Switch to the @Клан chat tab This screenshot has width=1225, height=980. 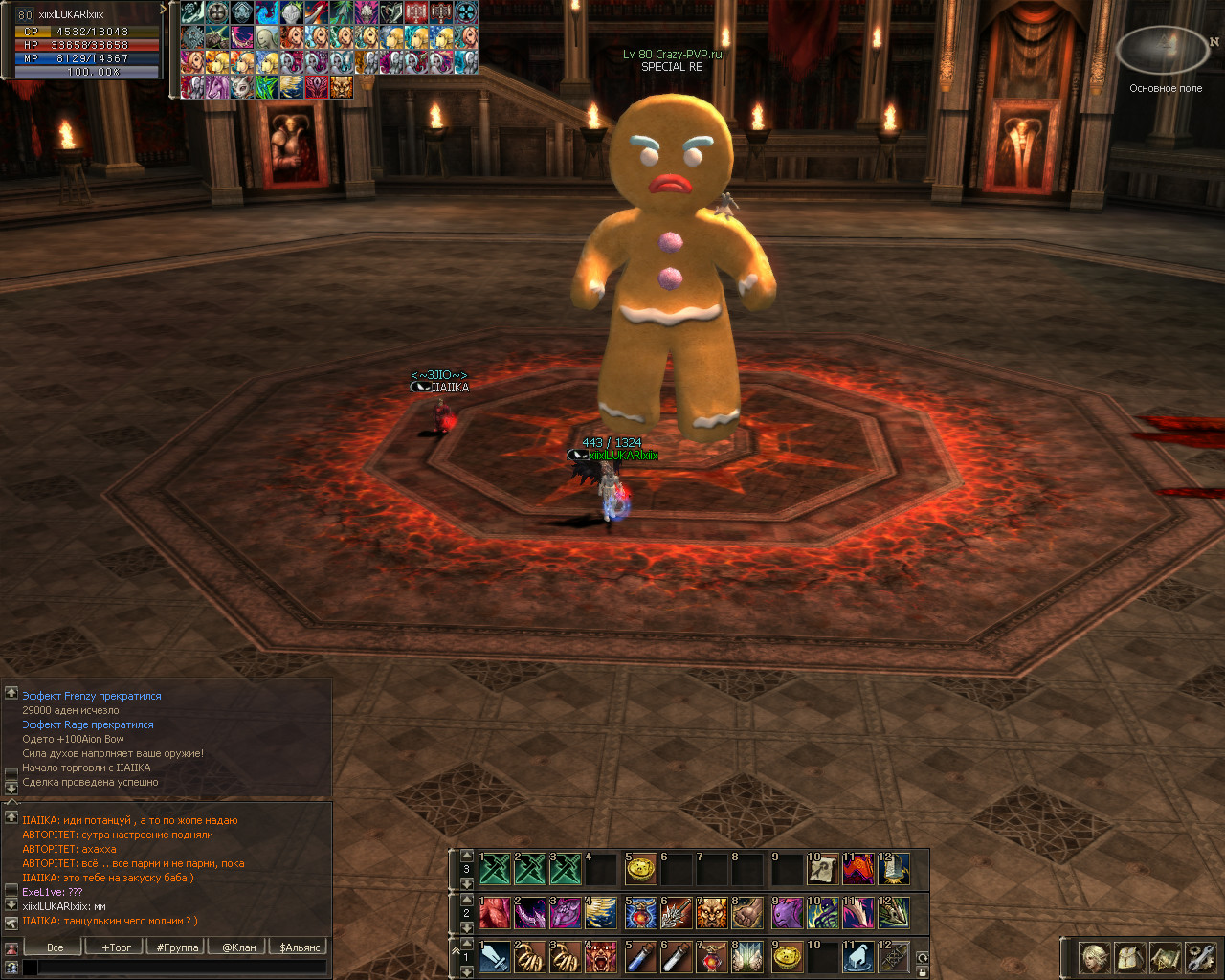[x=238, y=947]
